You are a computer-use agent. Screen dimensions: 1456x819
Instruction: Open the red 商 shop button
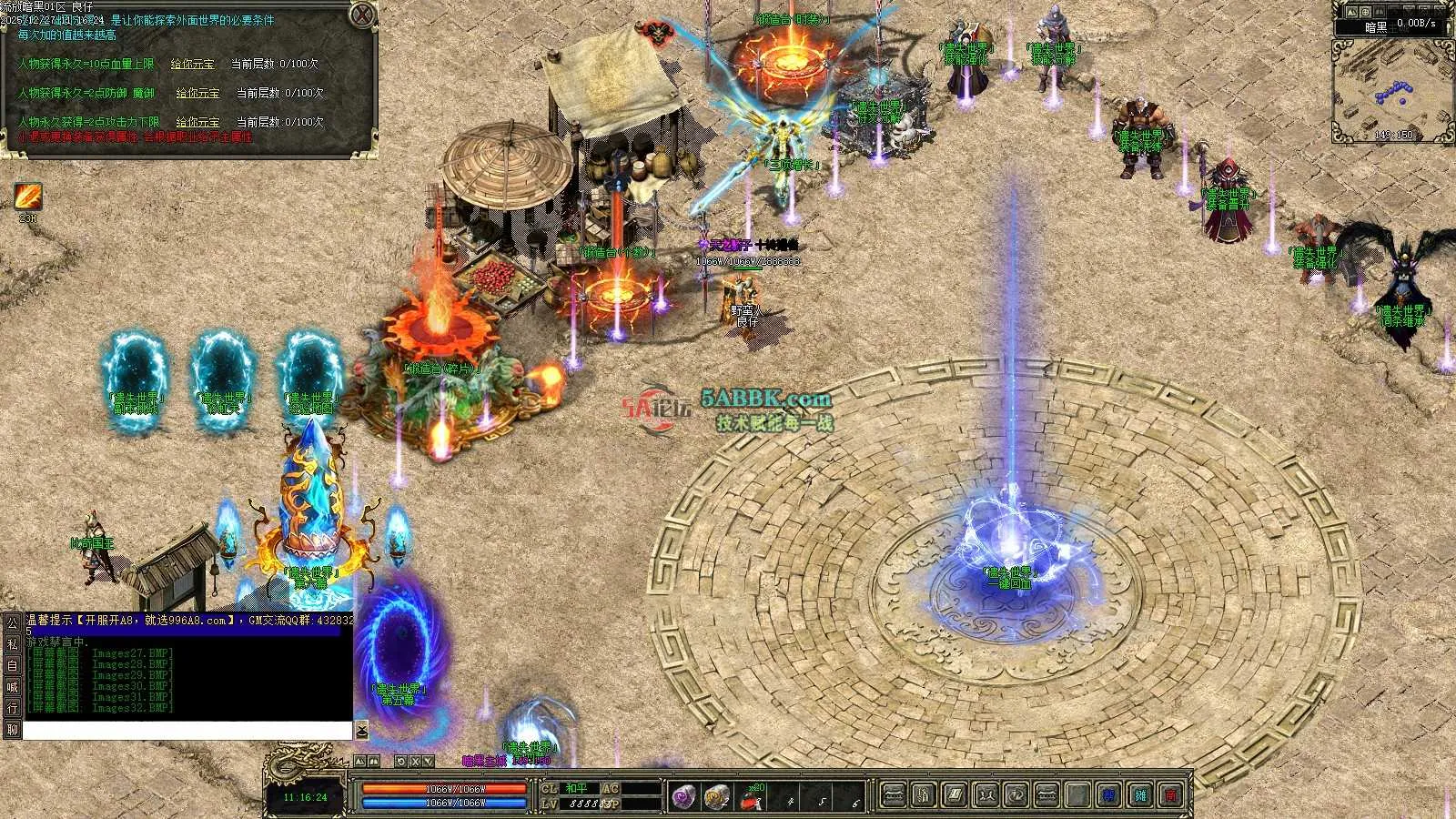[x=1172, y=796]
